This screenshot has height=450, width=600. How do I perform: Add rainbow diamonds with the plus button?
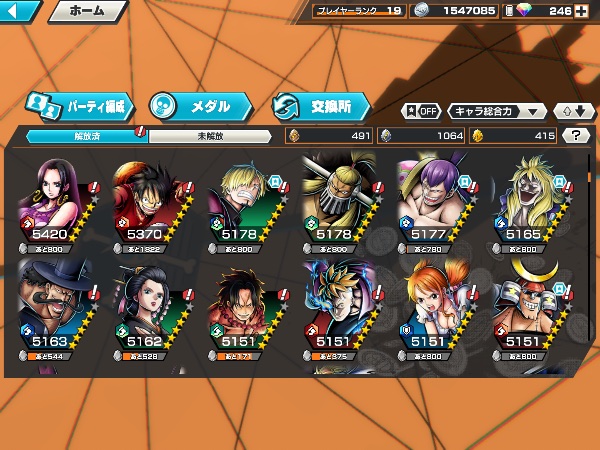coord(582,11)
